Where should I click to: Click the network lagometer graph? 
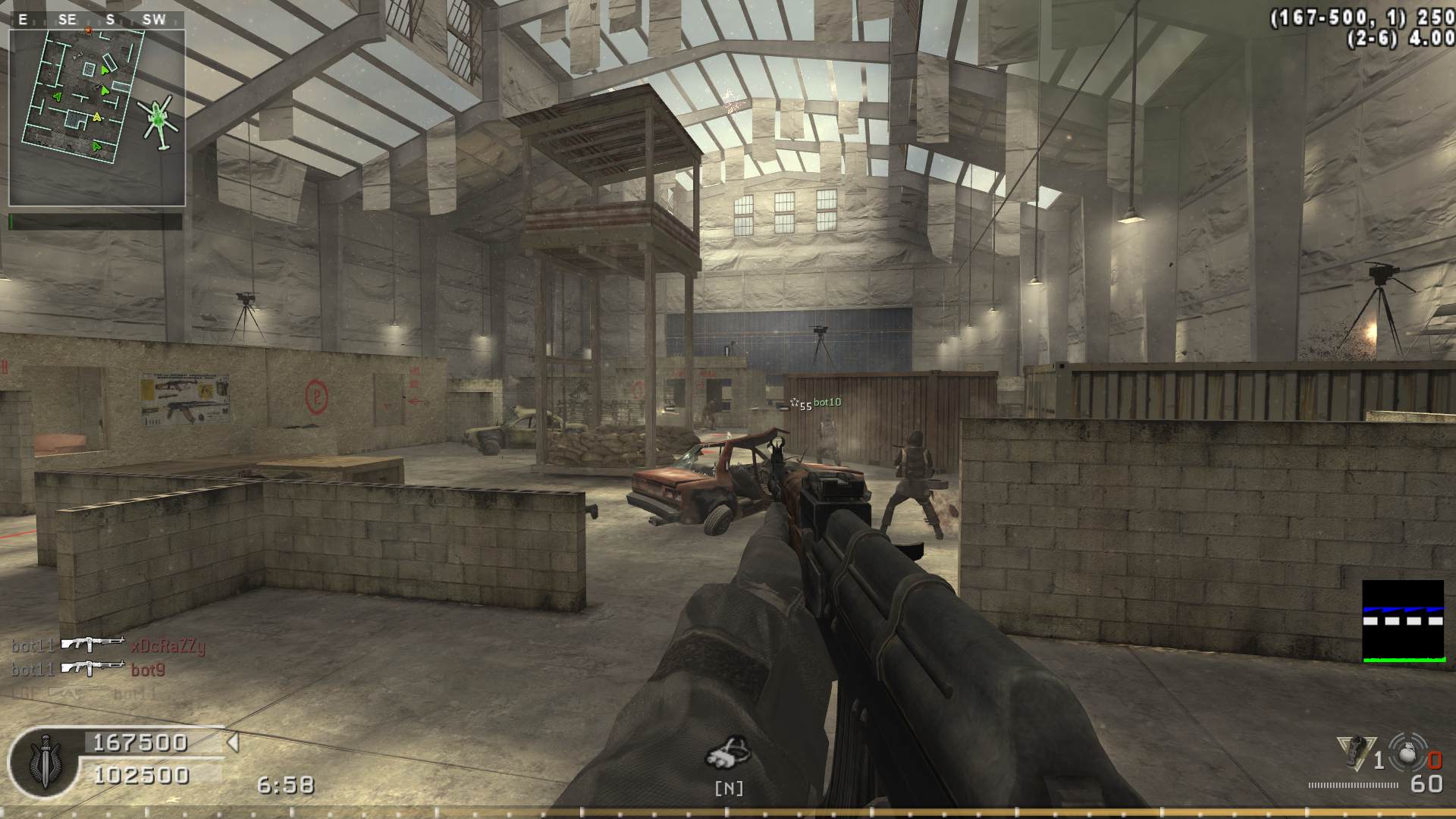click(x=1403, y=622)
